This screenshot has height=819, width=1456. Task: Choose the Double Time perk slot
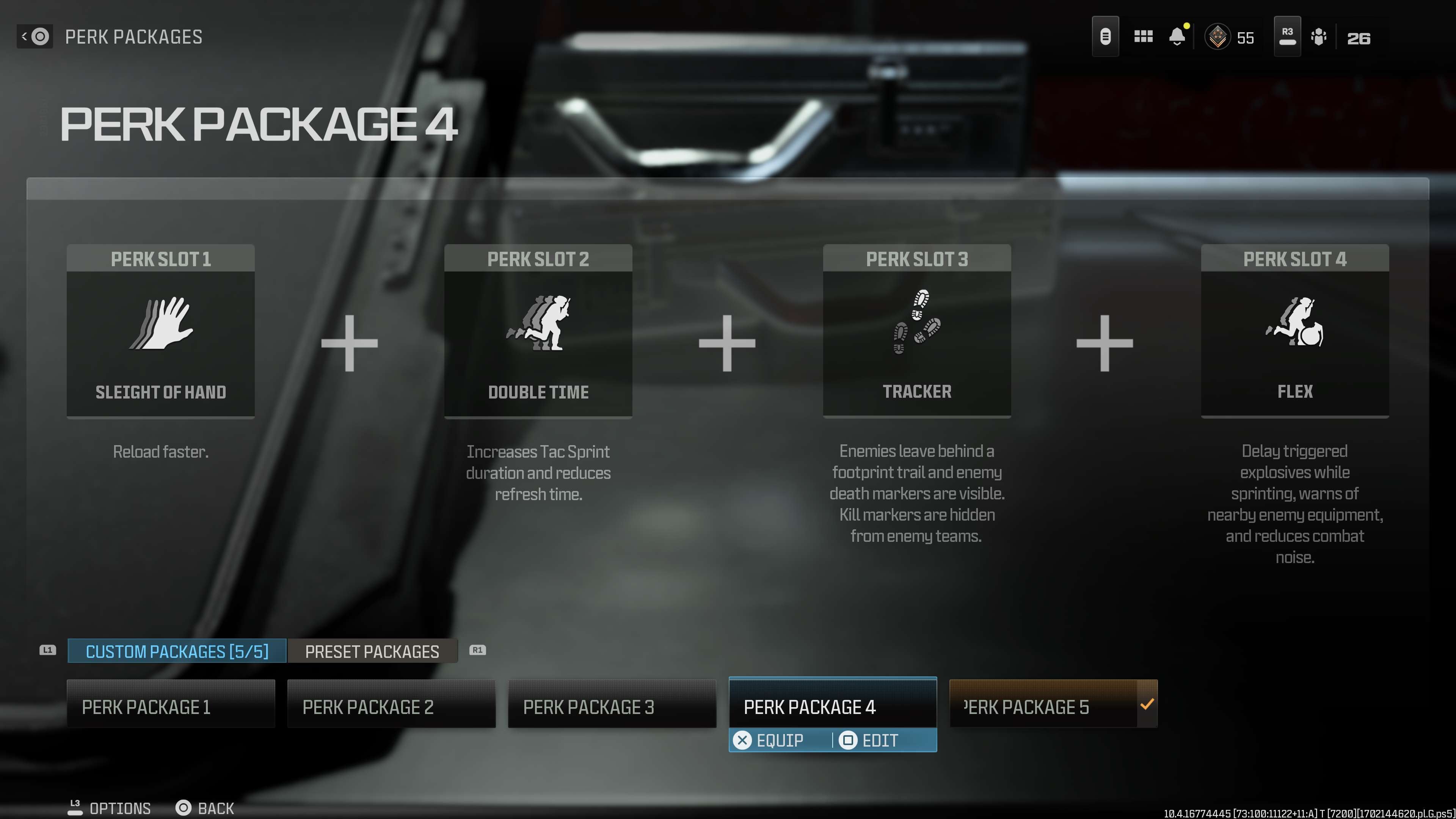tap(538, 331)
